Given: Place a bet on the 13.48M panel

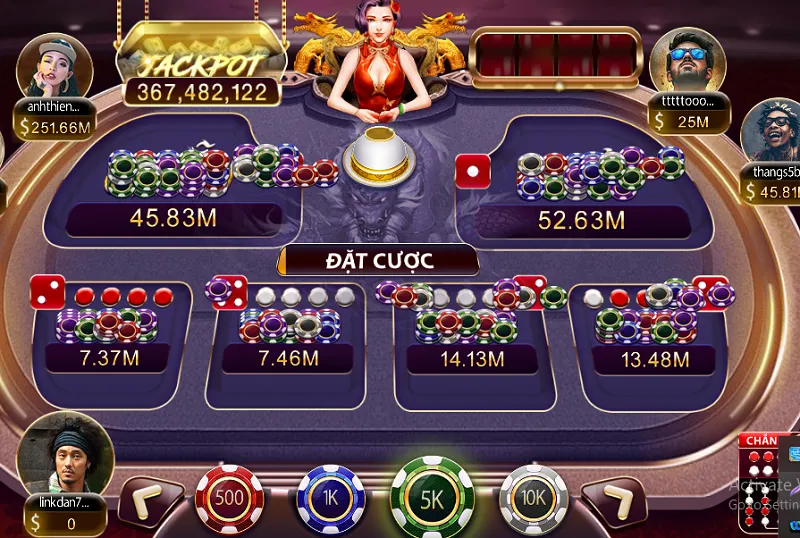Looking at the screenshot, I should [x=650, y=340].
